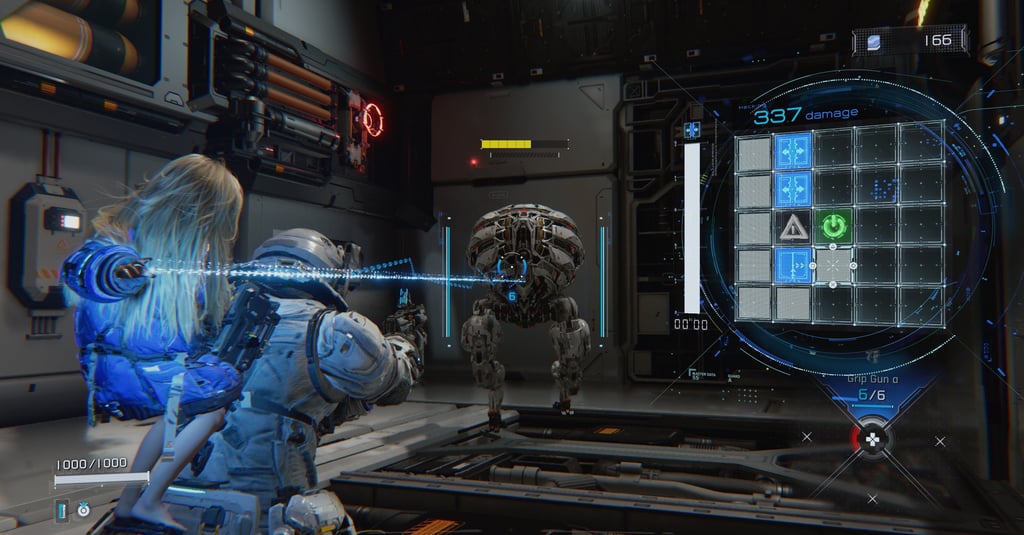Click the blue canister item icon
Screen dimensions: 1024x535
click(x=62, y=510)
